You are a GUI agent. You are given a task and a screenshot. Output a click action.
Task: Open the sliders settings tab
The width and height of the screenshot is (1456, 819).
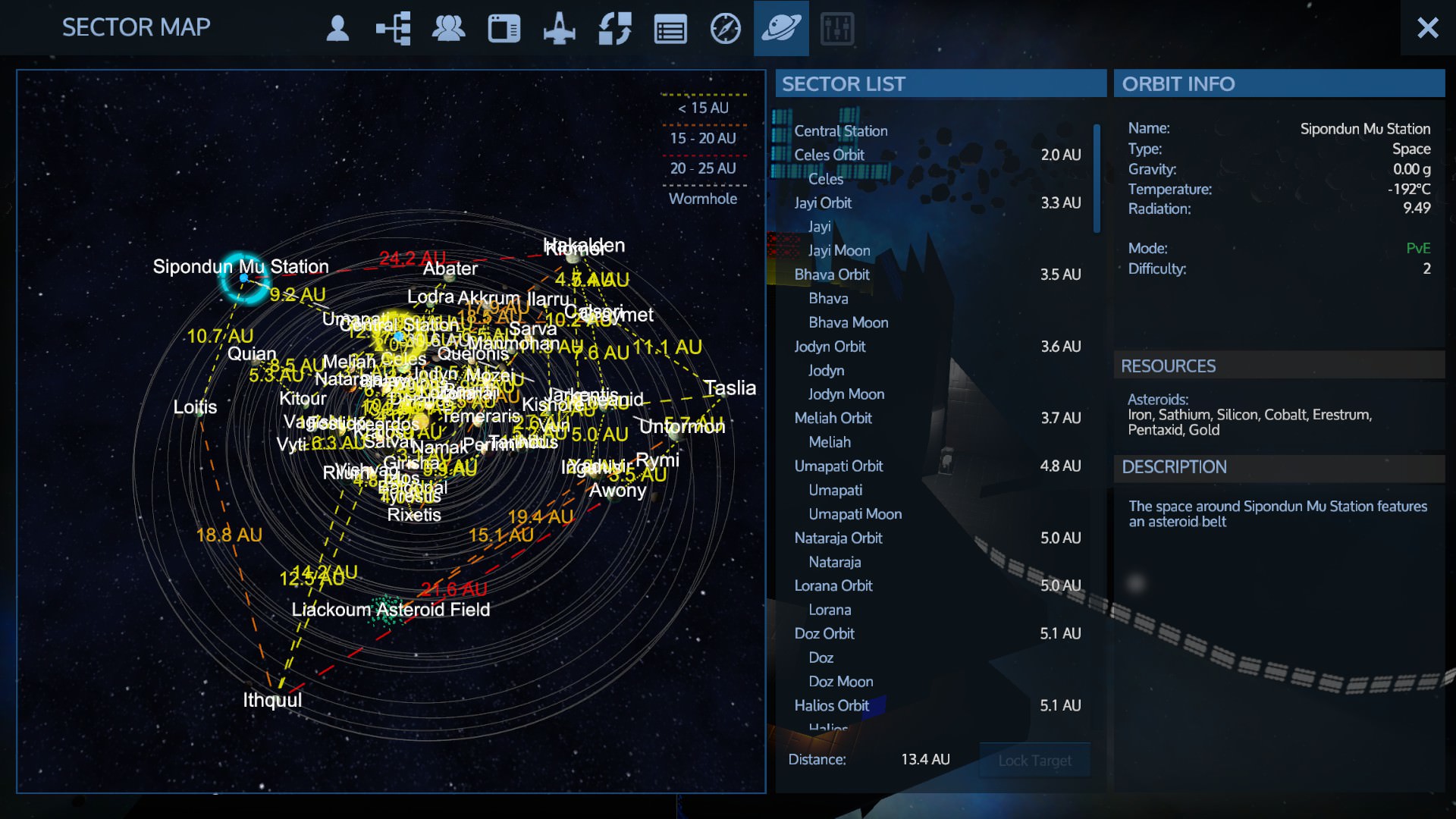coord(836,29)
